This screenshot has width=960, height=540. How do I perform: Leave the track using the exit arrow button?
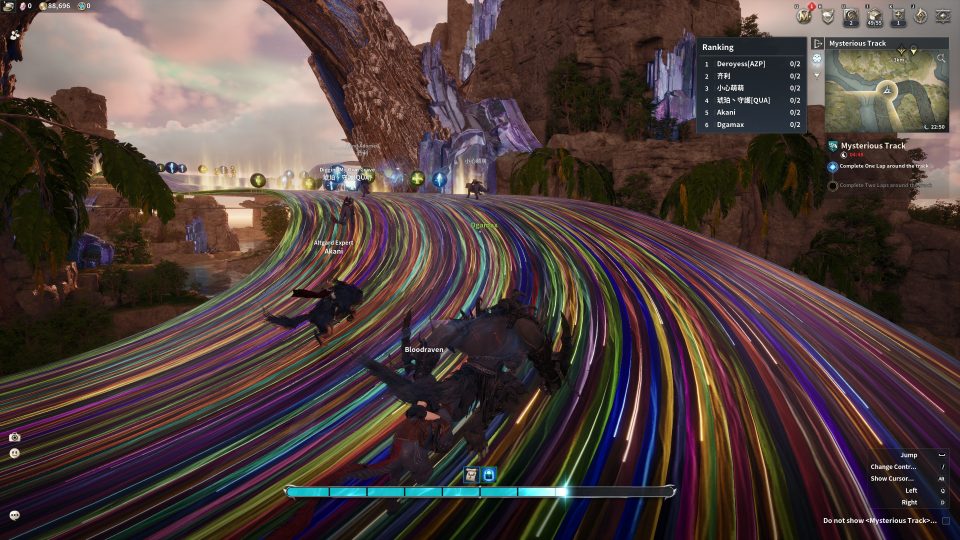tap(817, 44)
